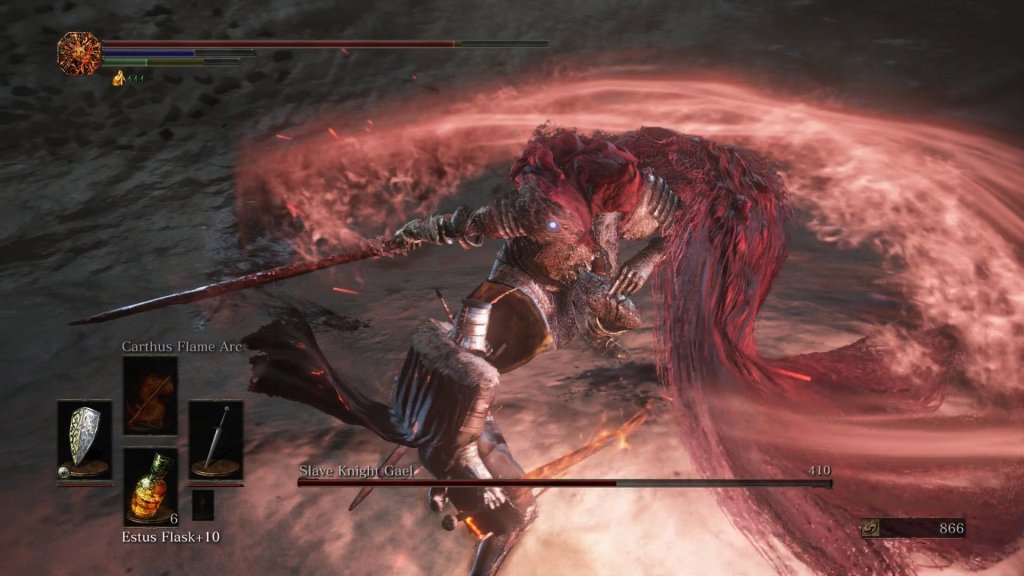Select the Carthus Flame Arc spell slot
The height and width of the screenshot is (576, 1024).
tap(150, 394)
